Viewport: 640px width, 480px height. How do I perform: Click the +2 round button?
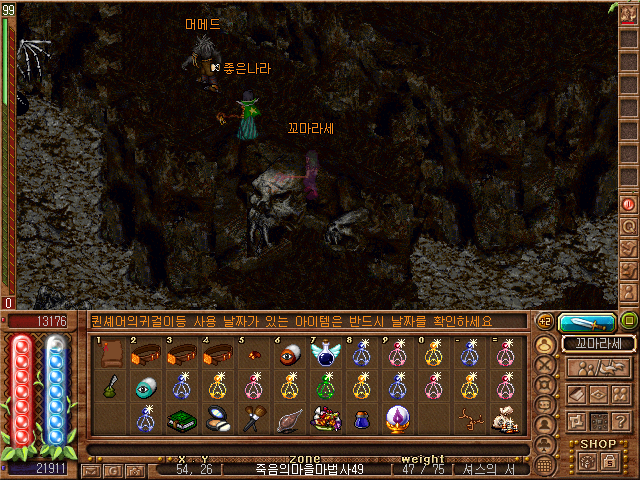point(545,322)
